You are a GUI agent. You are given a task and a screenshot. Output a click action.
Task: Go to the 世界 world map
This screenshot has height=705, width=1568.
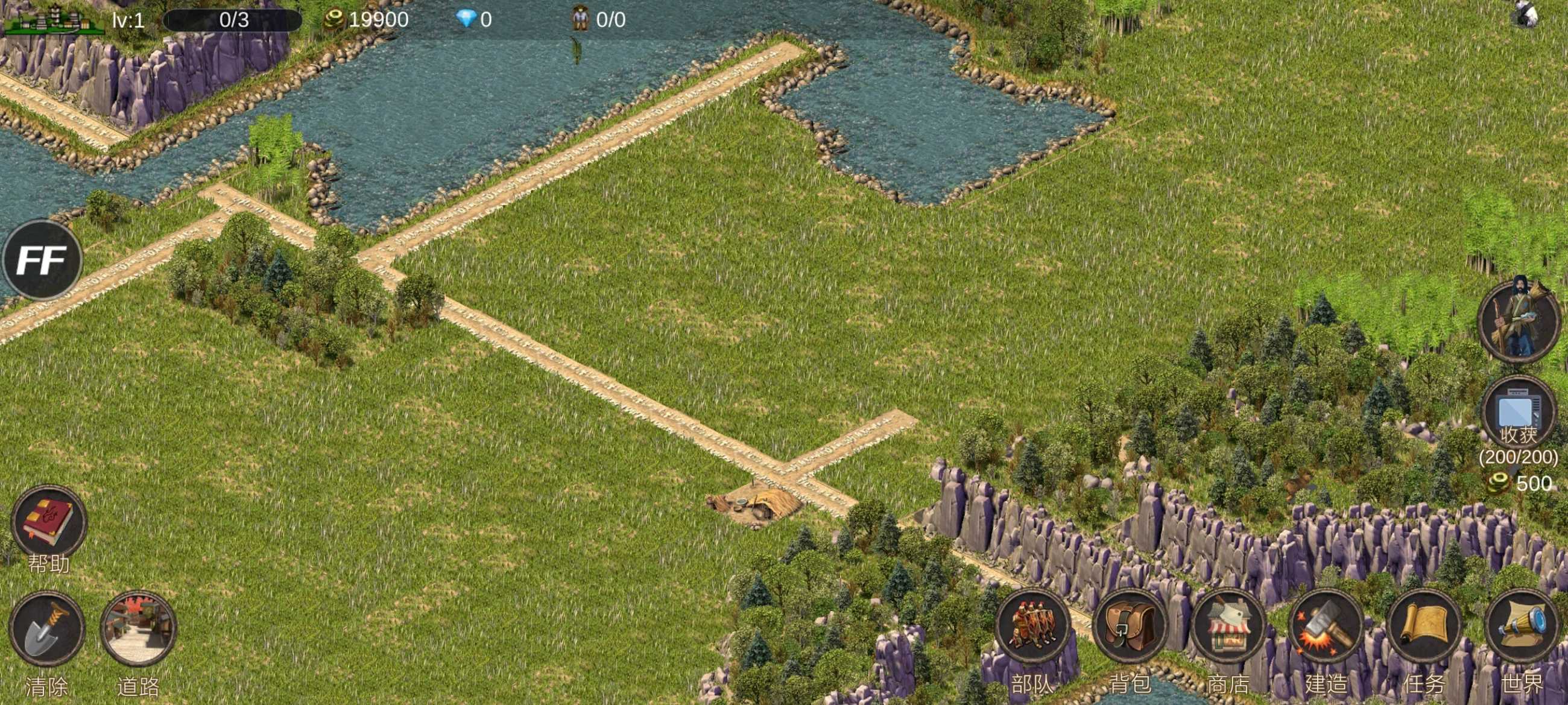(1521, 627)
